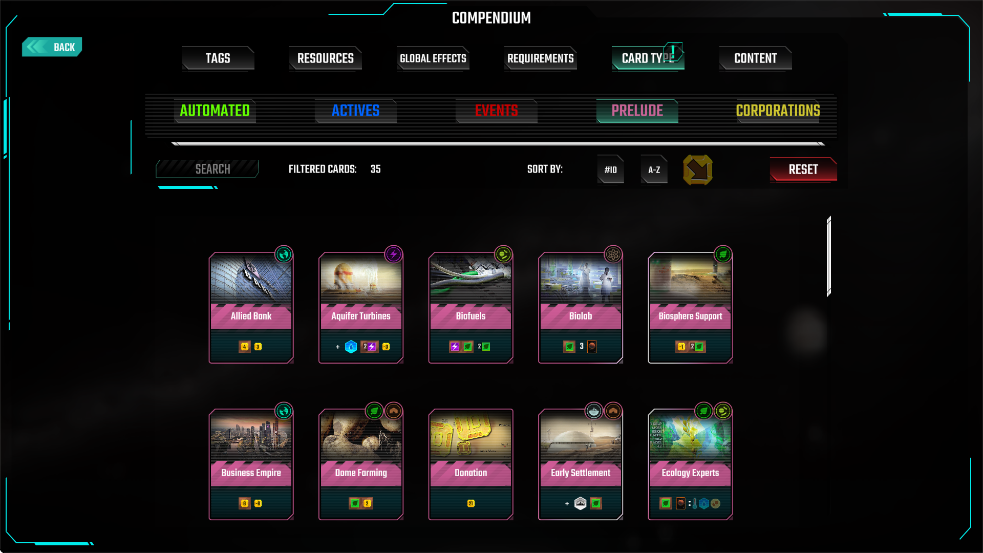Switch to the Resources filter tab
This screenshot has width=983, height=553.
(325, 59)
